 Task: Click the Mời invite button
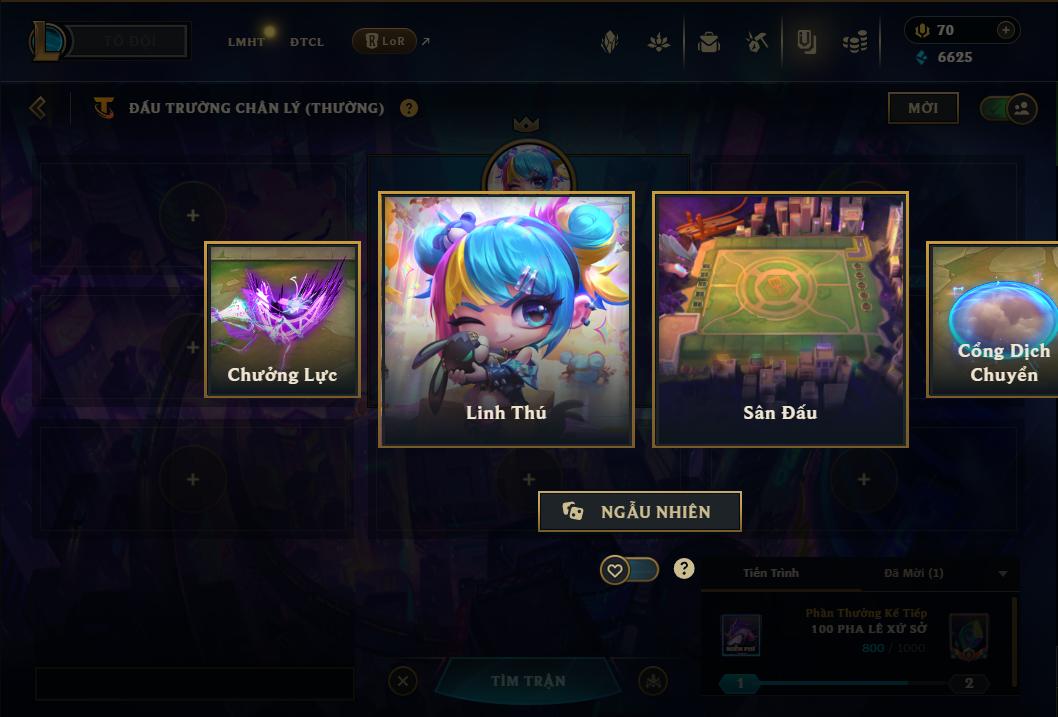coord(923,108)
